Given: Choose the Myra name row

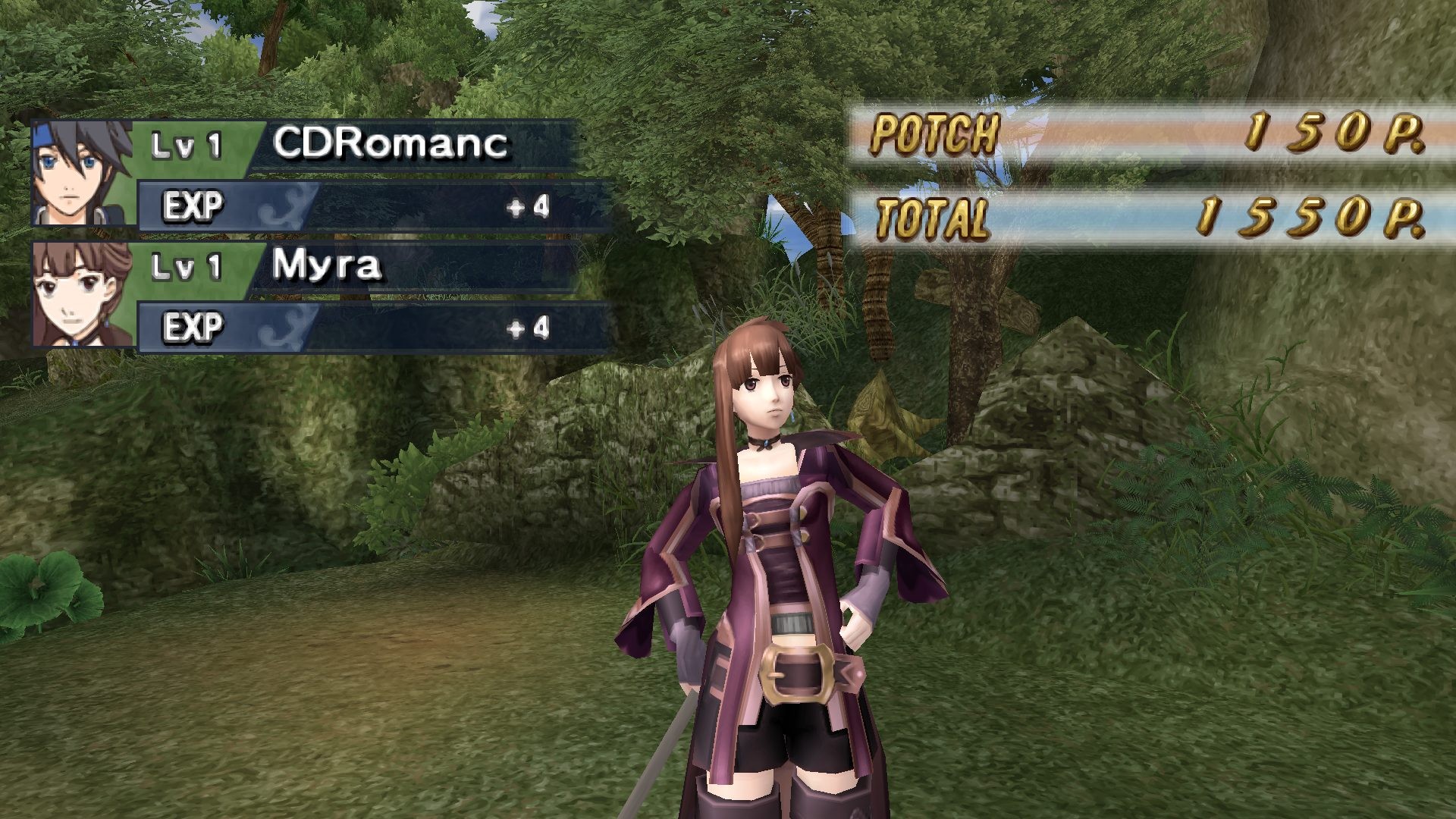Looking at the screenshot, I should (x=328, y=265).
